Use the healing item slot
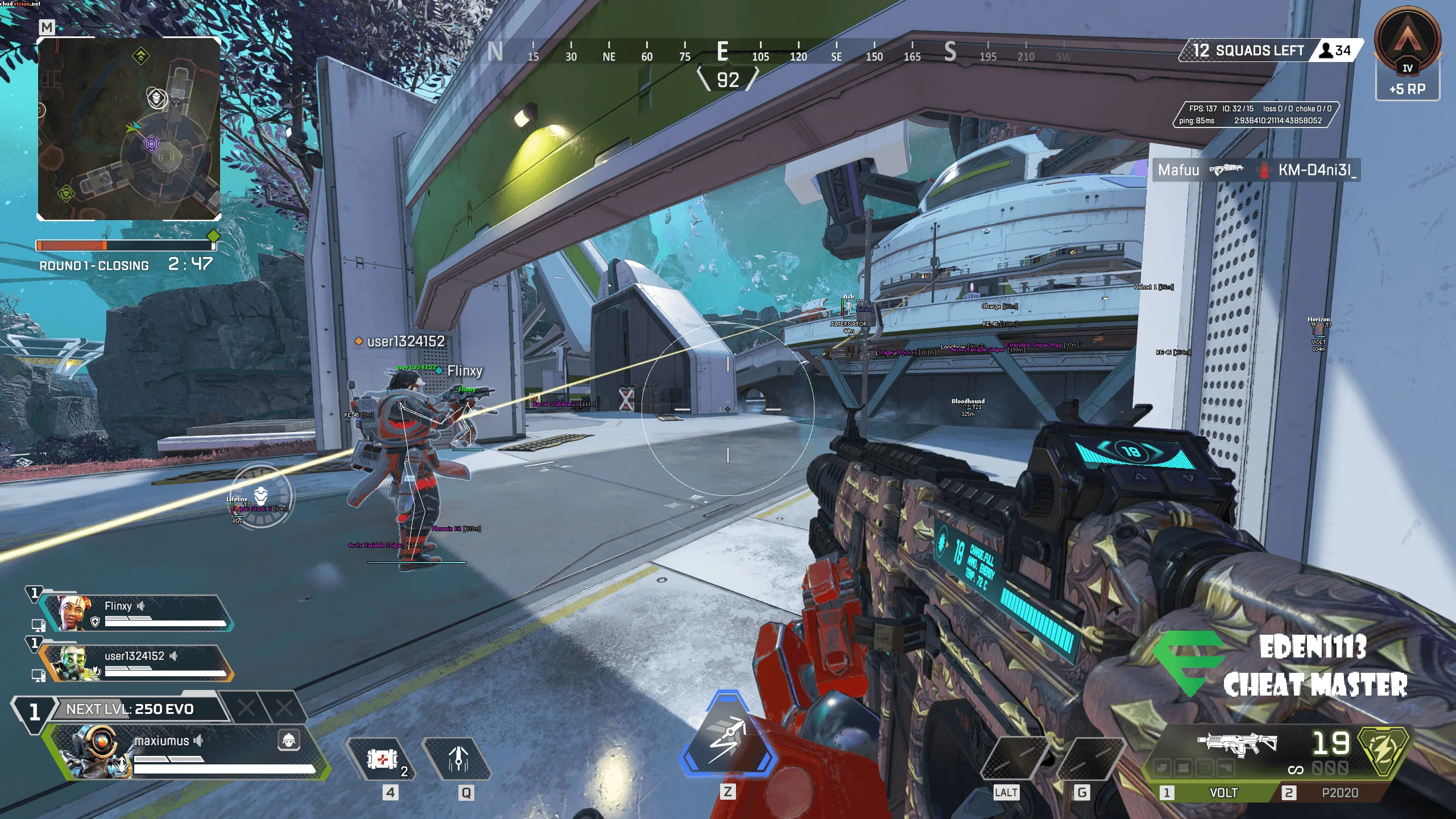 point(383,759)
